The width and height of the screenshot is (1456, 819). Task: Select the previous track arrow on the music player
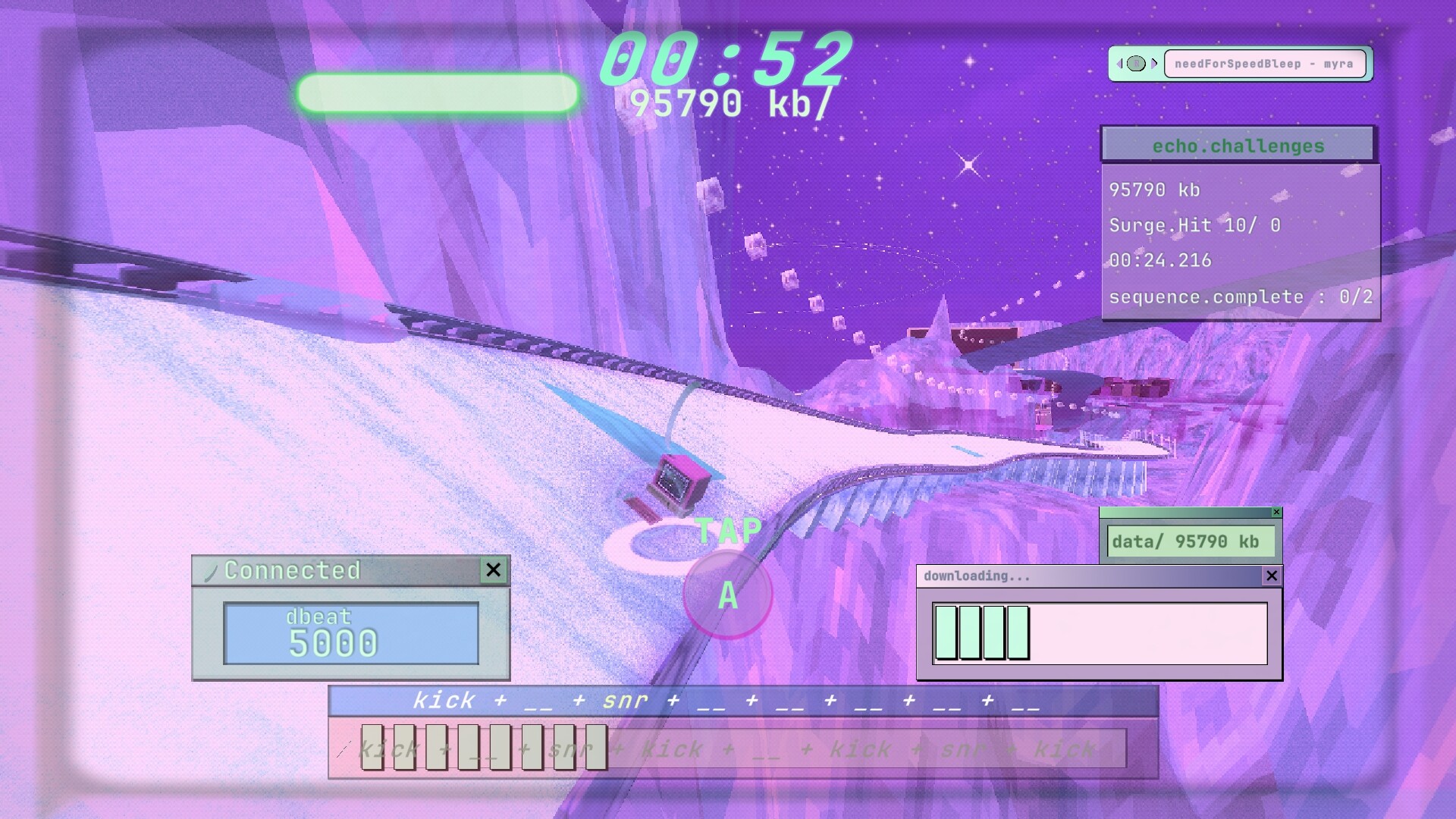(x=1120, y=64)
